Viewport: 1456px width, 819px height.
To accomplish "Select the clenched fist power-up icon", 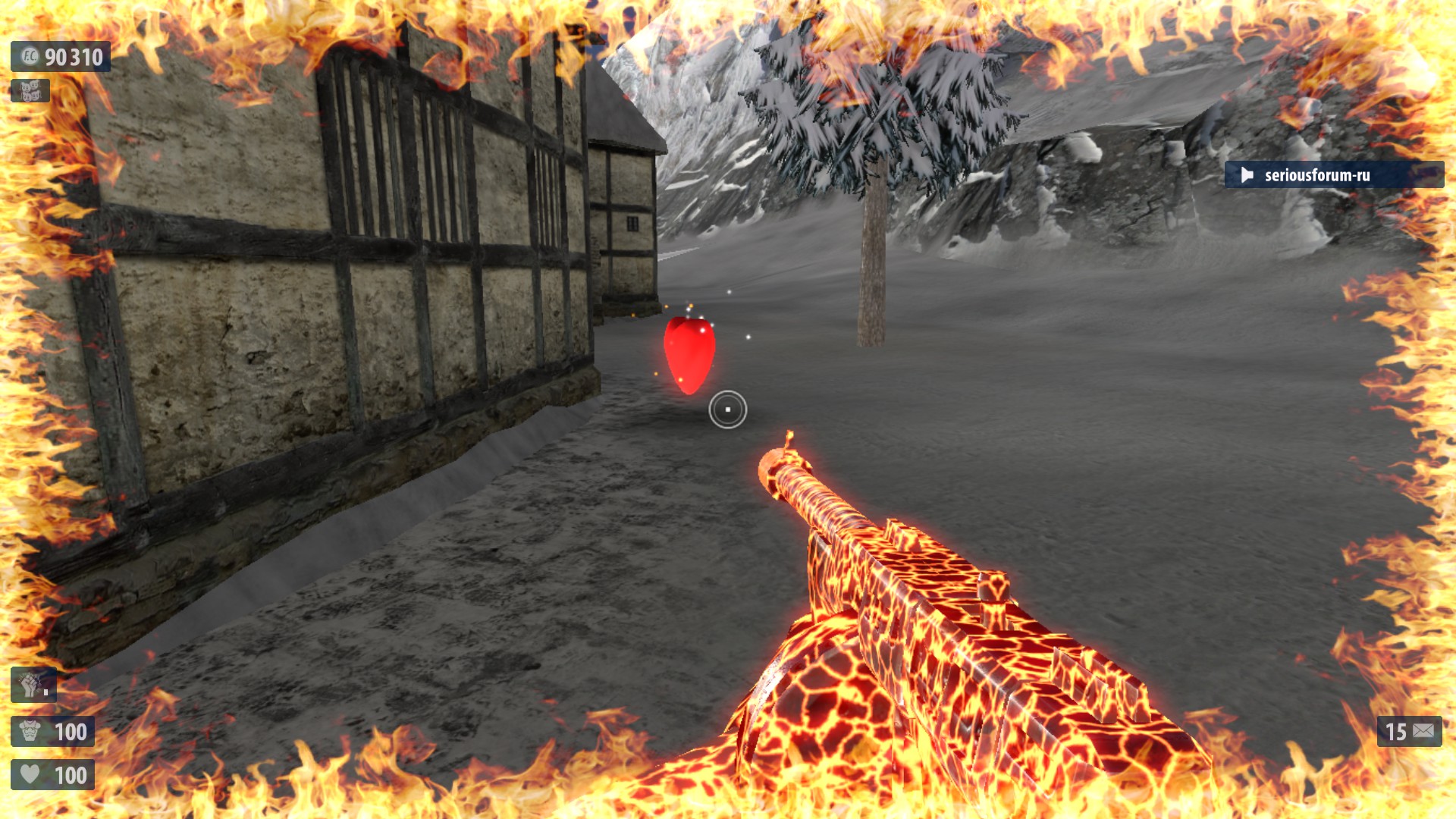I will (31, 685).
